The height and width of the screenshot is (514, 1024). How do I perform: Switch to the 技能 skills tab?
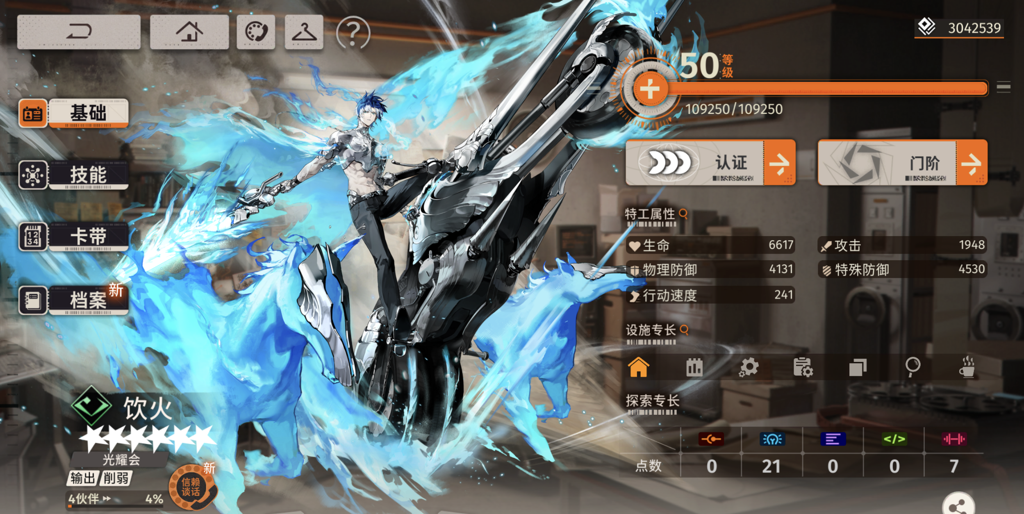(x=75, y=175)
